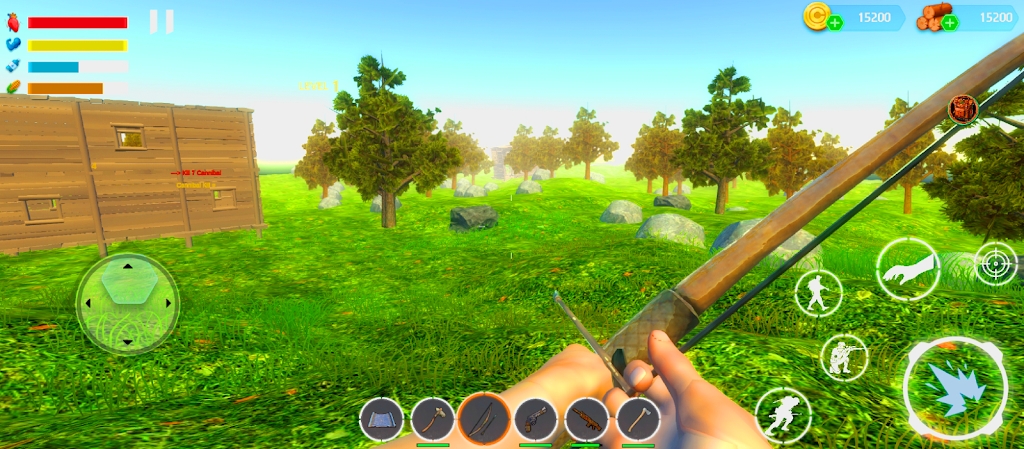Image resolution: width=1024 pixels, height=449 pixels.
Task: Equip the assault rifle from the hotbar
Action: pos(587,419)
